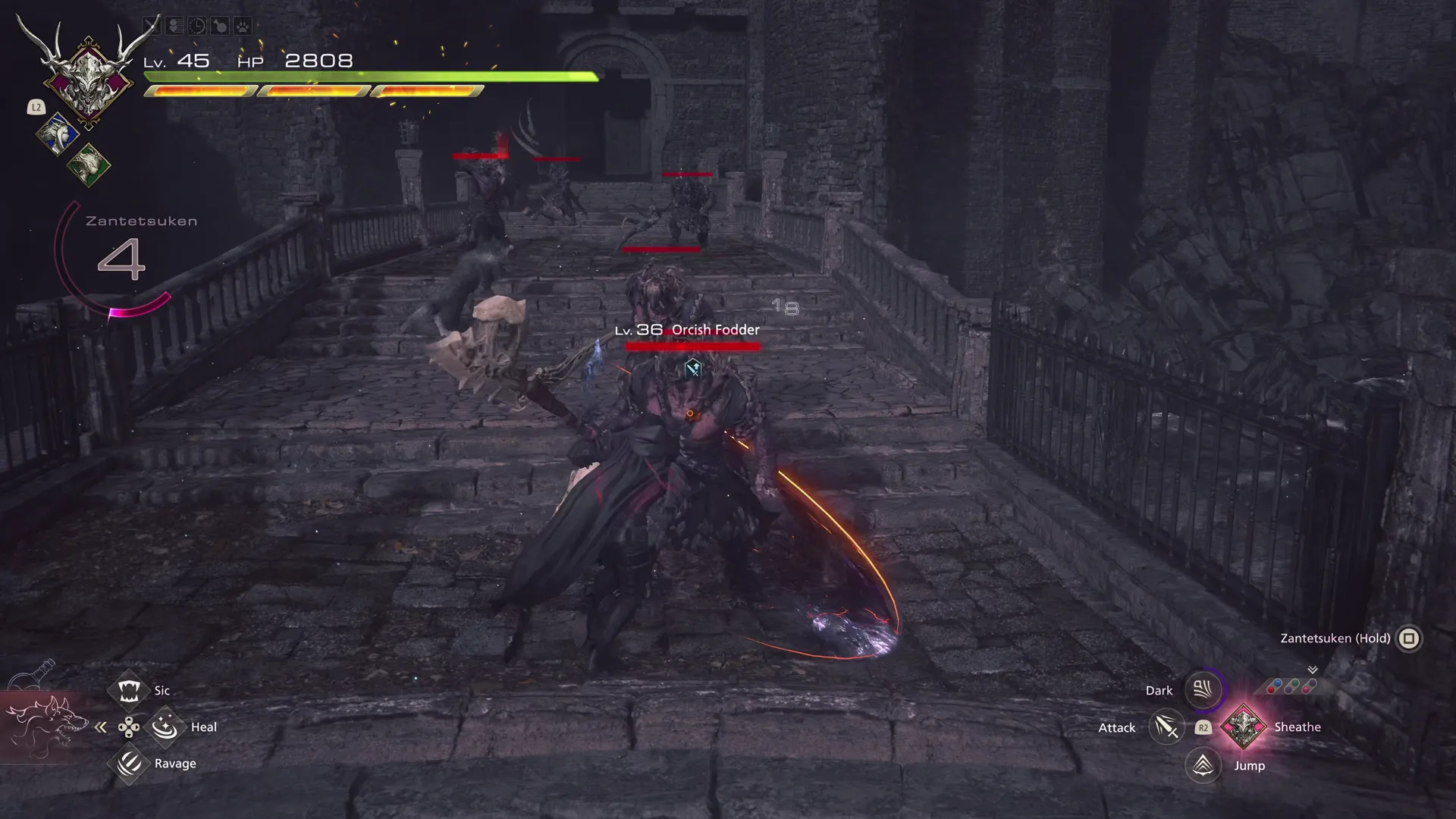The height and width of the screenshot is (819, 1456).
Task: Select the potion flask status icon
Action: (219, 27)
